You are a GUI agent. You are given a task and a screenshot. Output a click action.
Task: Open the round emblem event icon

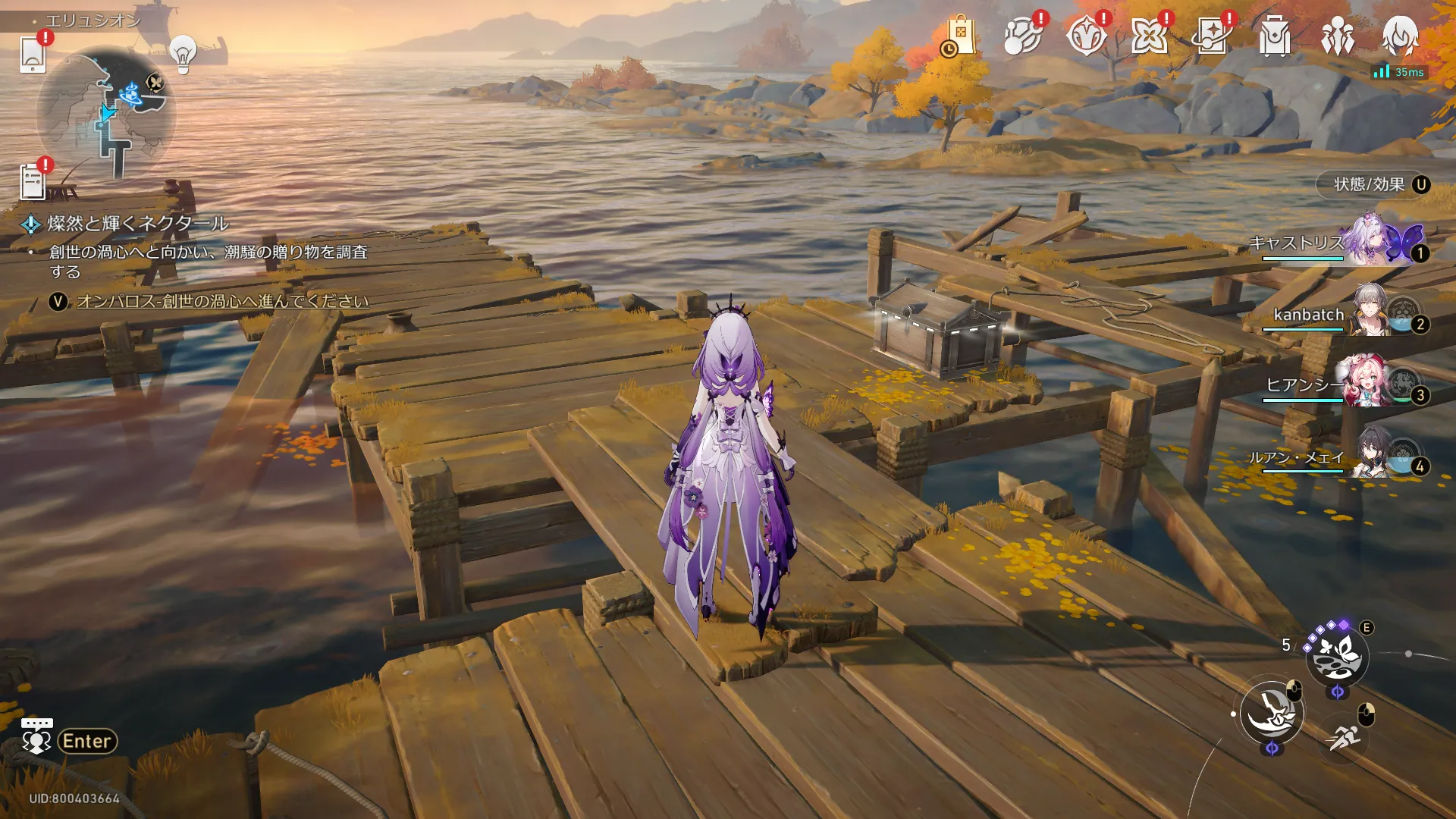pyautogui.click(x=1086, y=36)
